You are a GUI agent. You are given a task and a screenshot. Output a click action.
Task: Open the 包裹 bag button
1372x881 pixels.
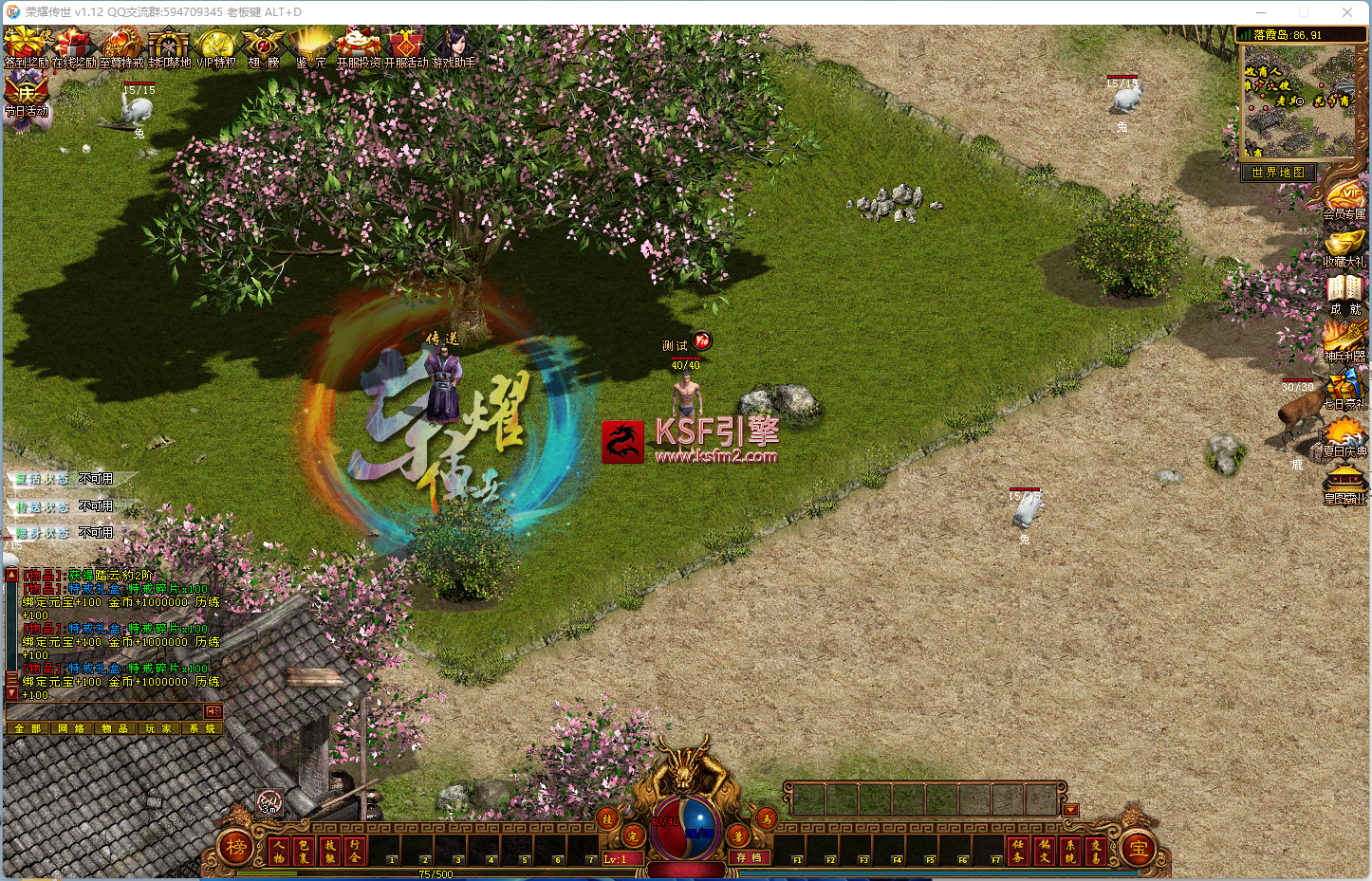(x=305, y=851)
